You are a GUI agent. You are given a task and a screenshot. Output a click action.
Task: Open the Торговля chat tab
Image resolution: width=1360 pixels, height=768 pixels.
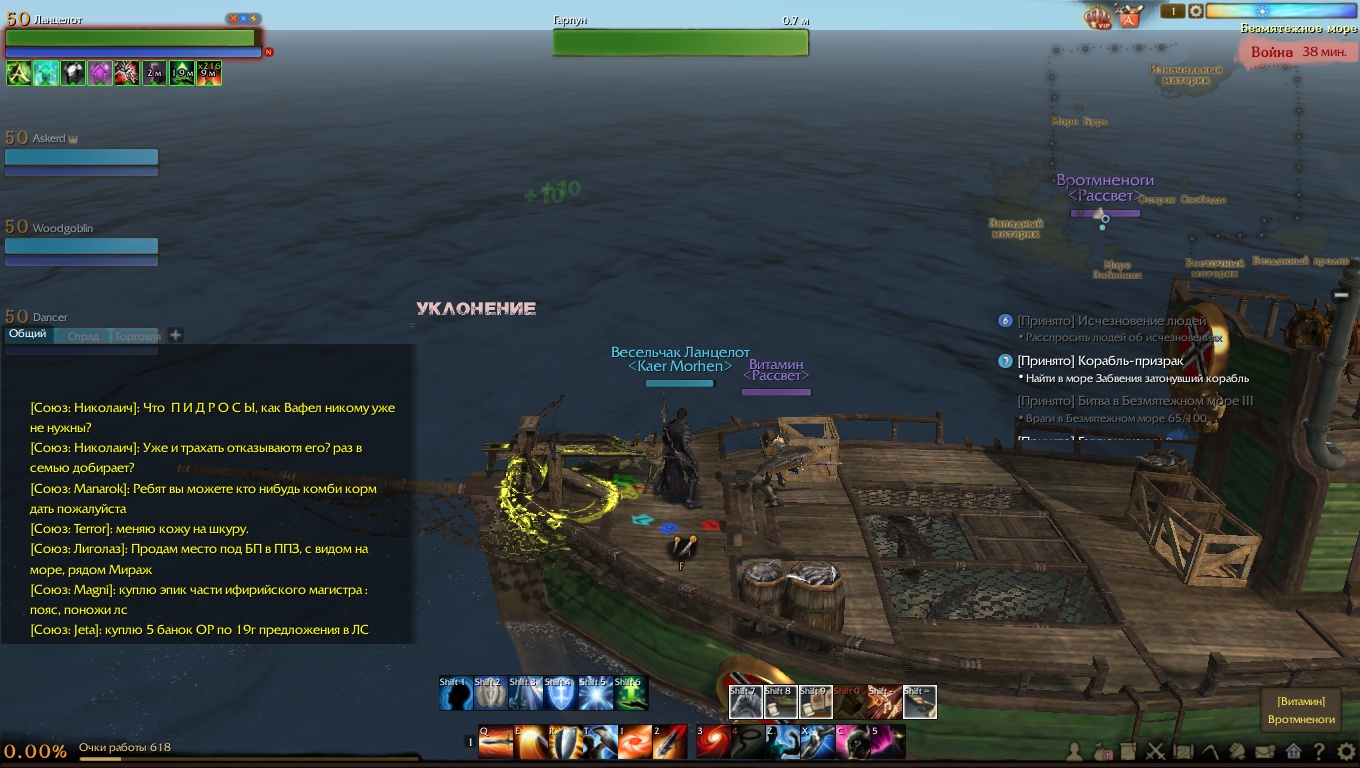pos(137,336)
